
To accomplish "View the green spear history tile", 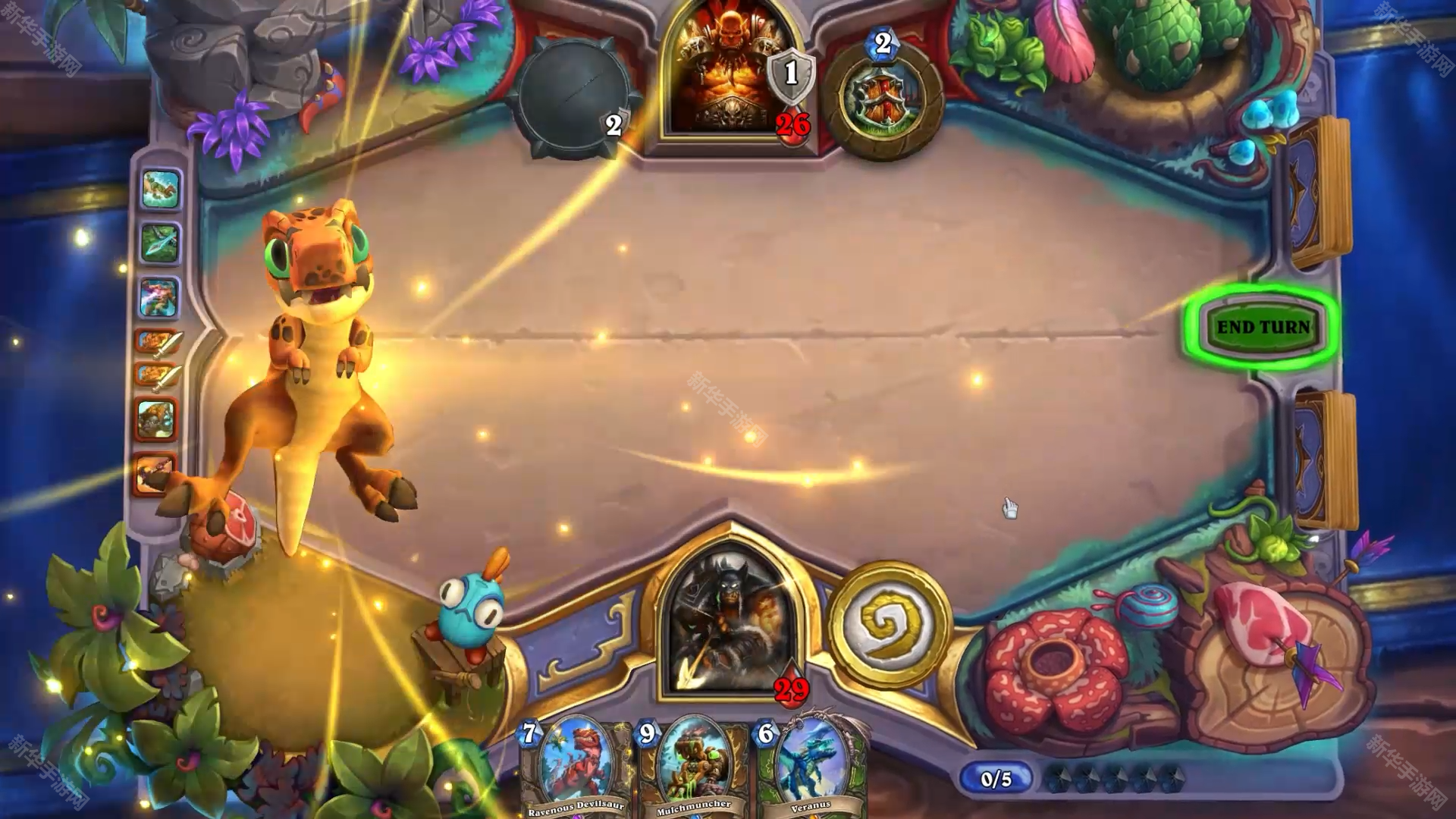I will tap(160, 243).
